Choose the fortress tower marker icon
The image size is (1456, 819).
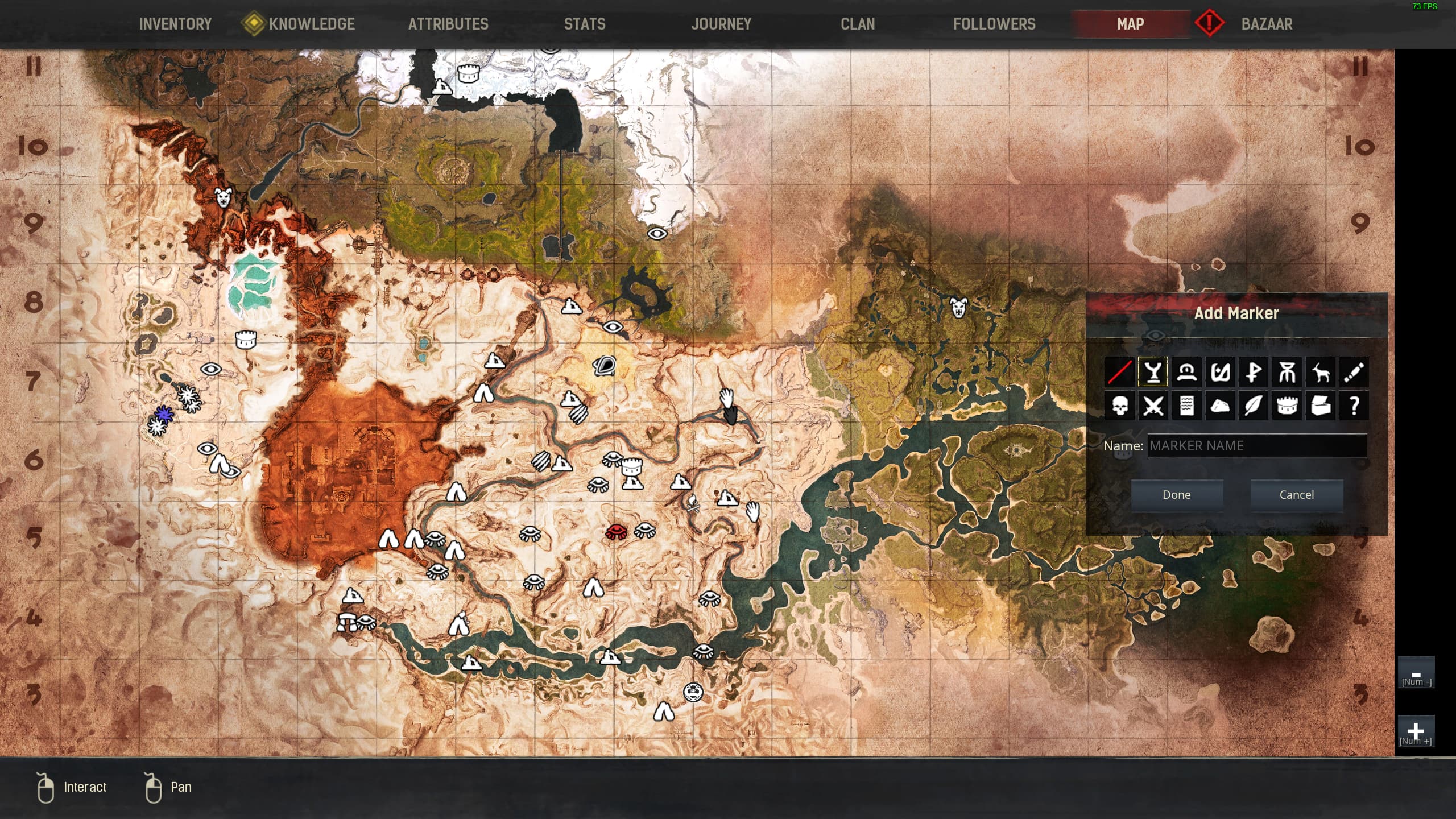[x=1287, y=406]
